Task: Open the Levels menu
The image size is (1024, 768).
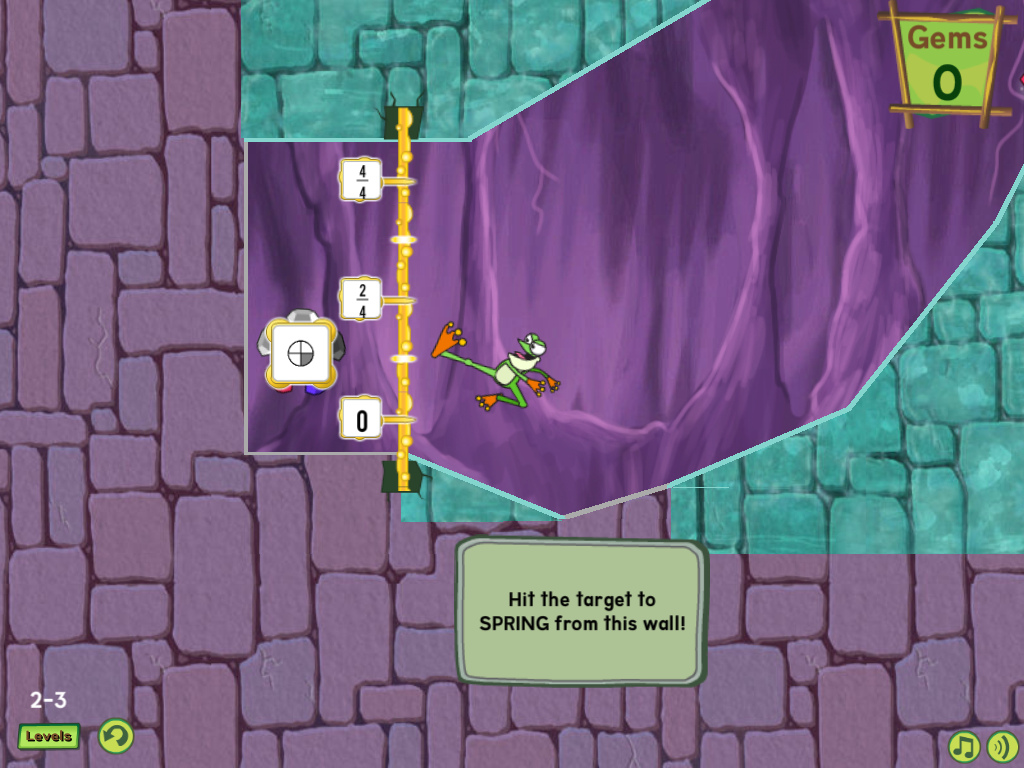Action: (49, 737)
